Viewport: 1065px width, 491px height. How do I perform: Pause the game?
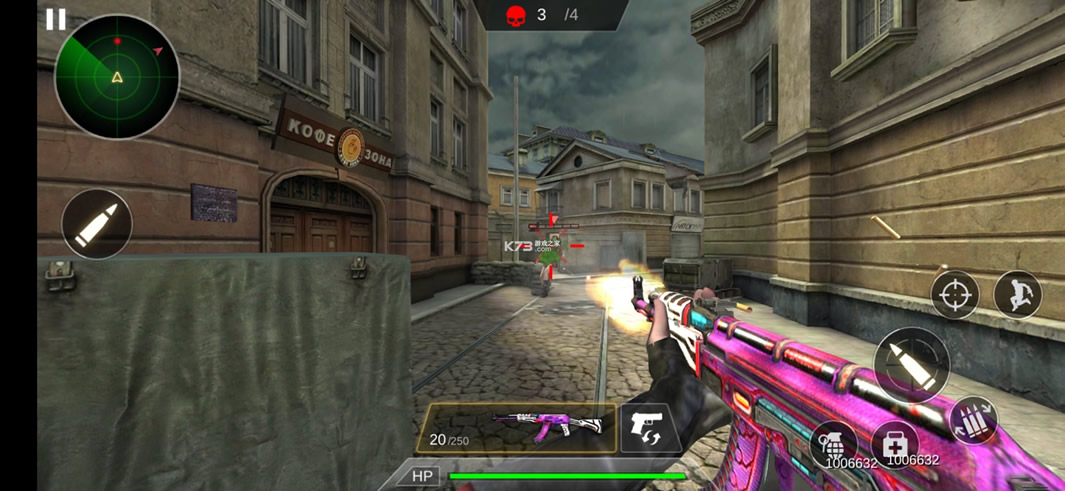(56, 19)
